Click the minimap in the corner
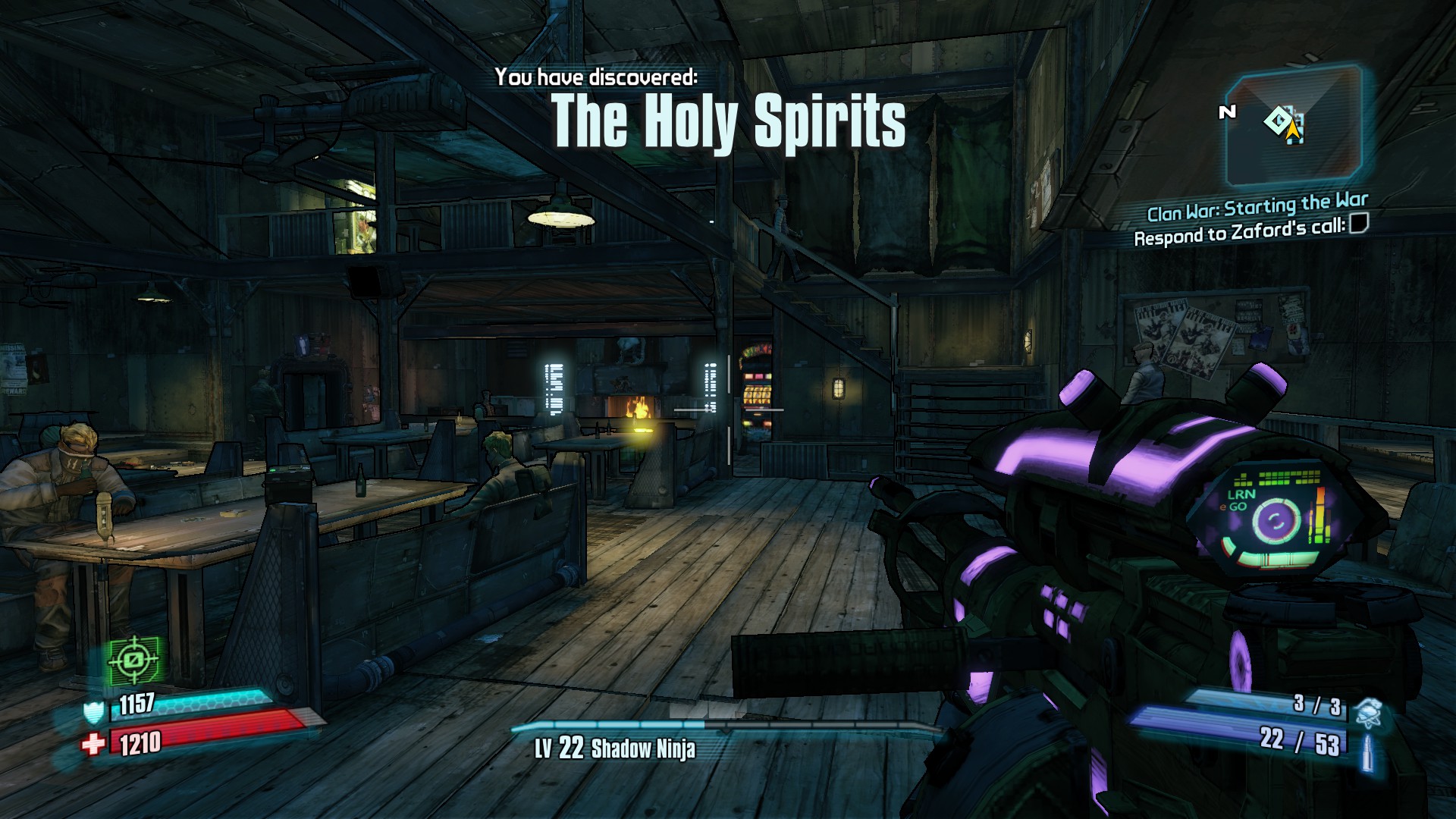Viewport: 1456px width, 819px height. (1294, 127)
